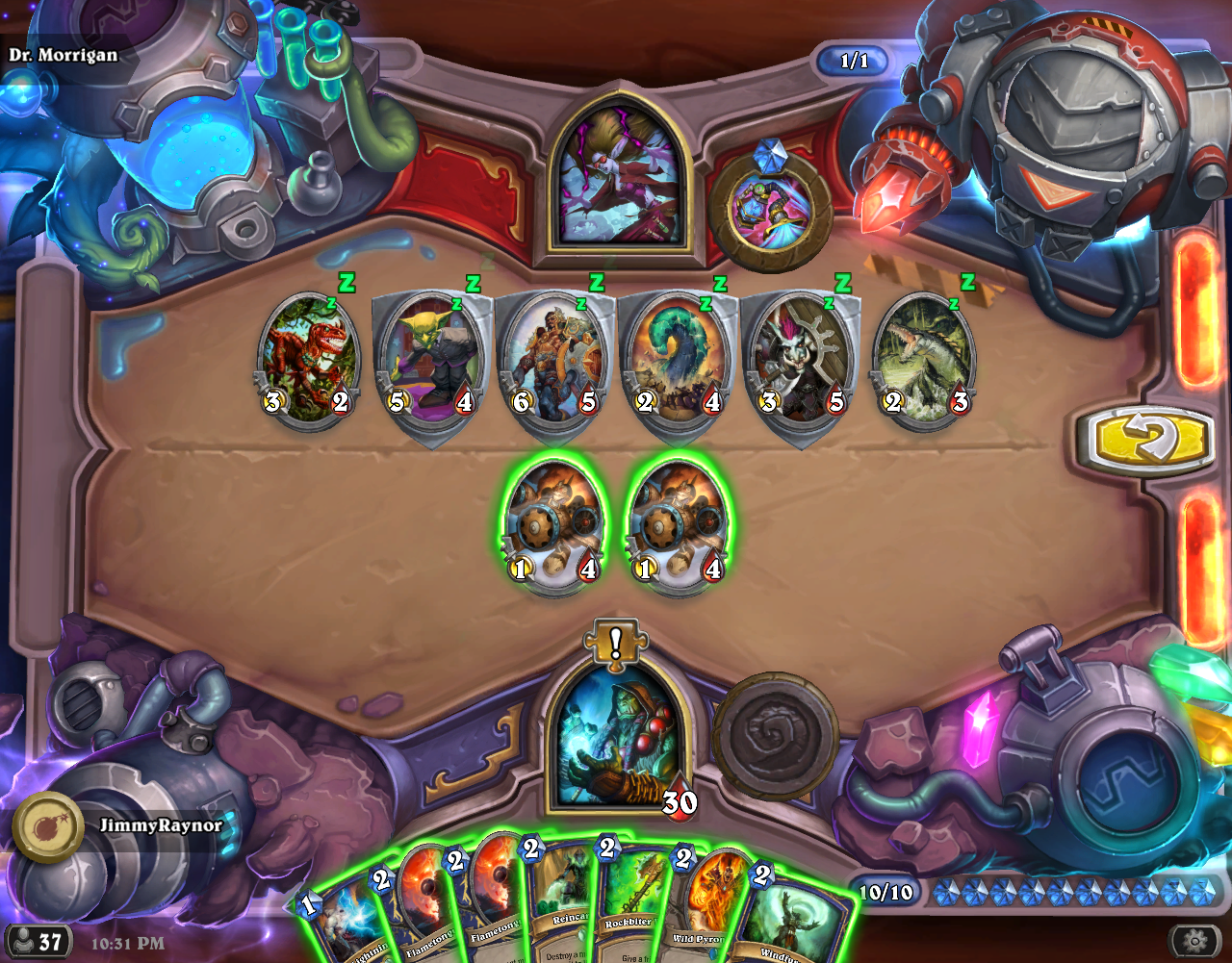This screenshot has height=963, width=1232.
Task: Pick the Reincarnate card from hand
Action: click(x=560, y=904)
